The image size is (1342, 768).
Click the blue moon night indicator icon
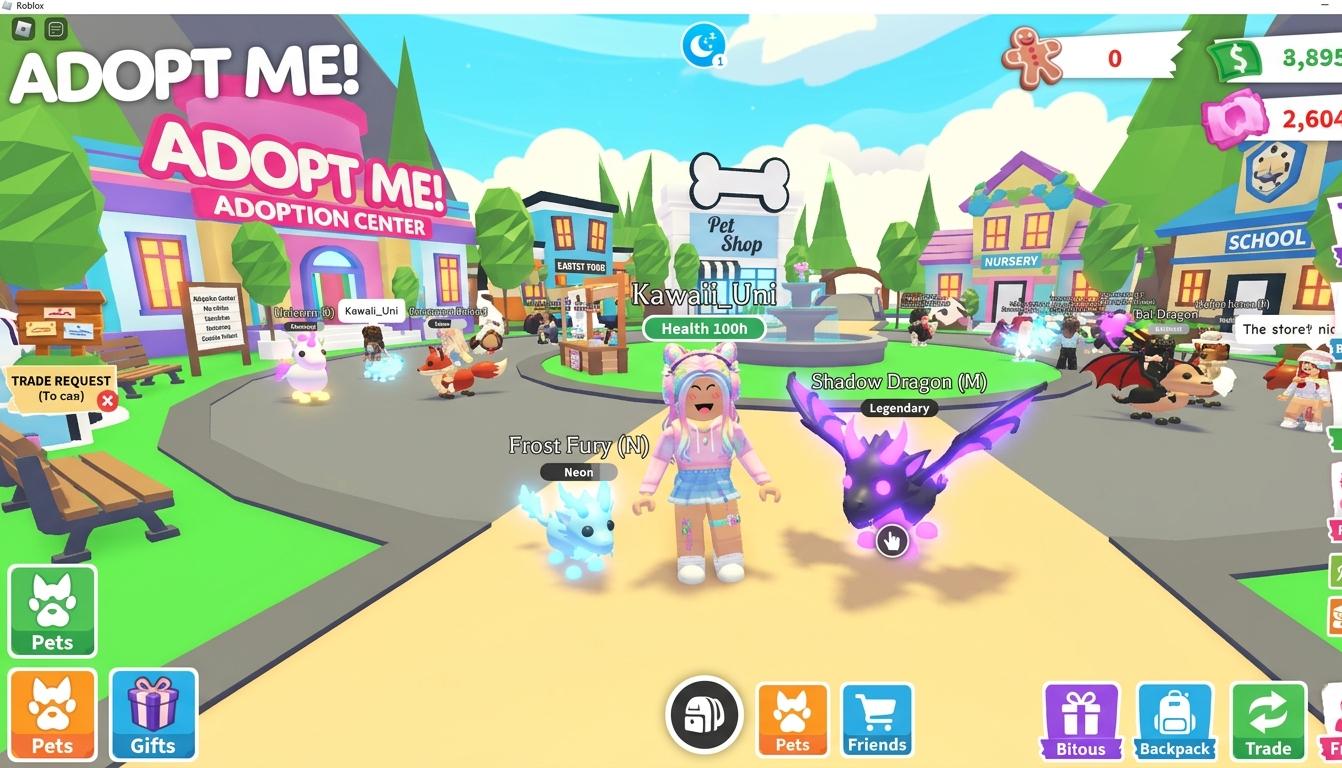click(x=703, y=44)
